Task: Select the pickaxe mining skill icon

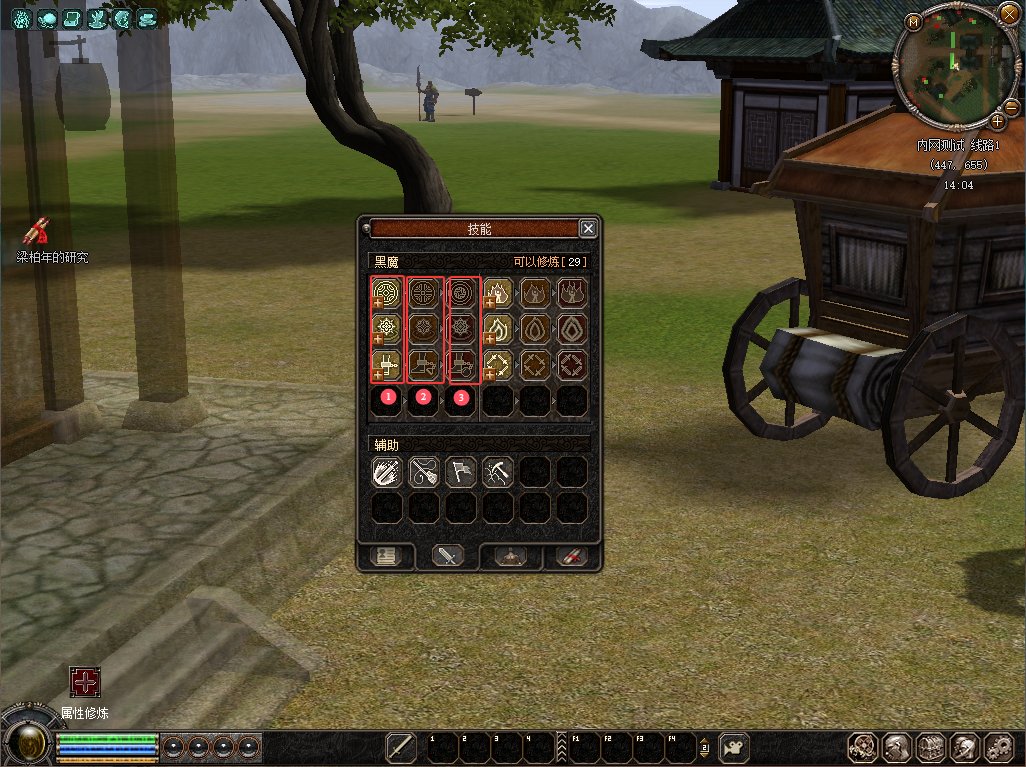Action: (x=497, y=472)
